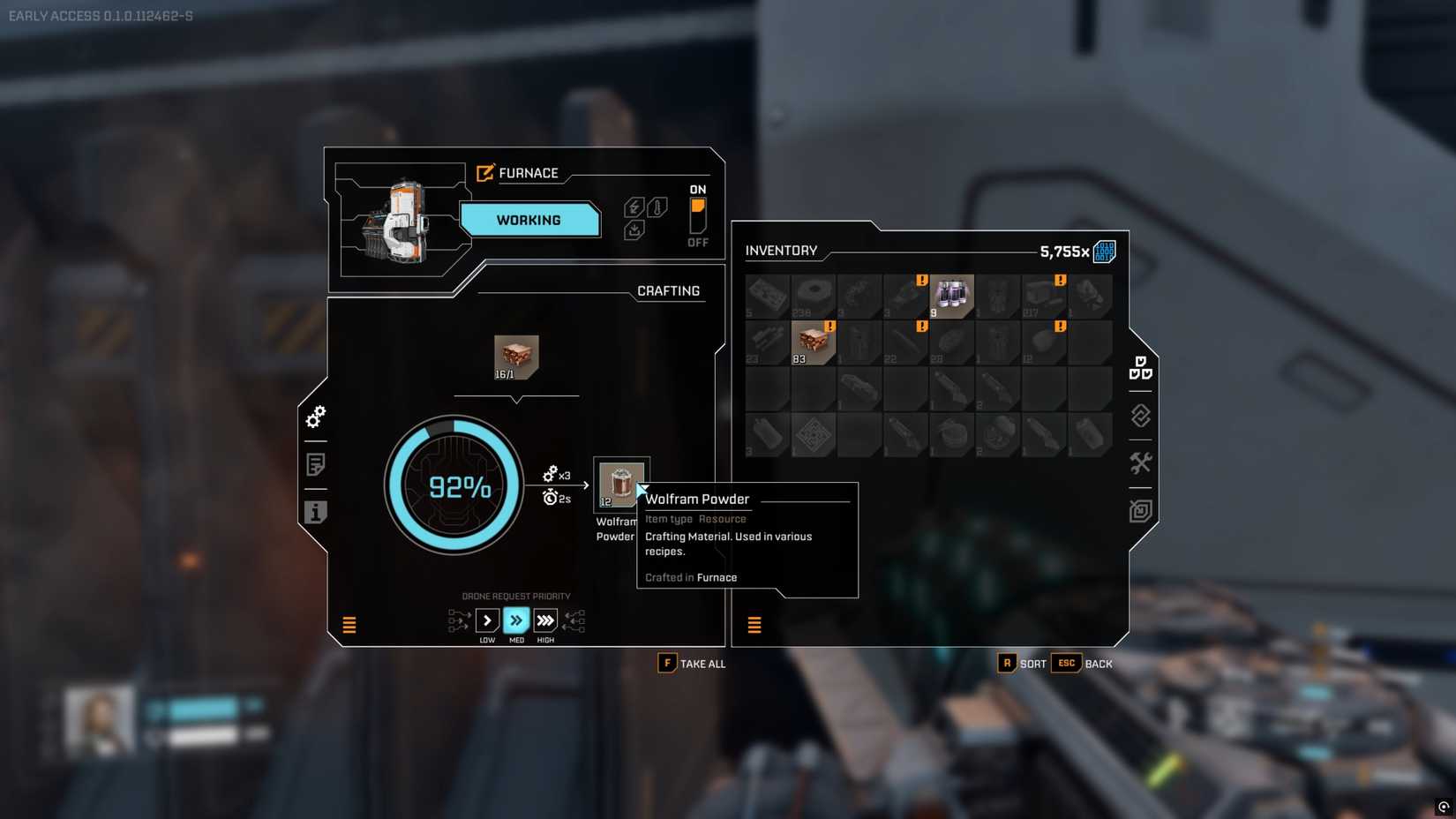This screenshot has width=1456, height=819.
Task: Select the gears crafting icon on left sidebar
Action: tap(315, 417)
